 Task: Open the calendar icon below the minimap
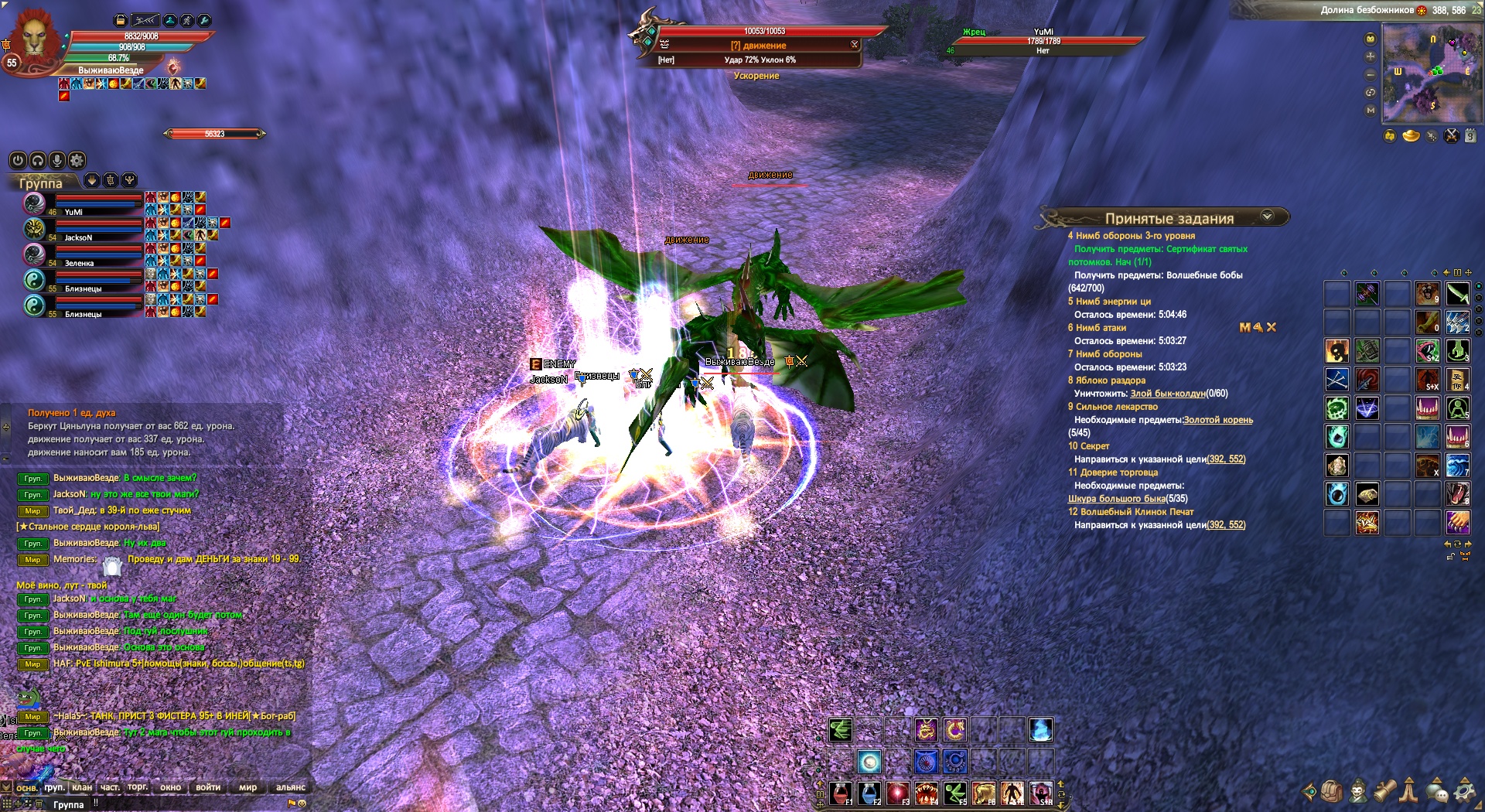pyautogui.click(x=1470, y=137)
